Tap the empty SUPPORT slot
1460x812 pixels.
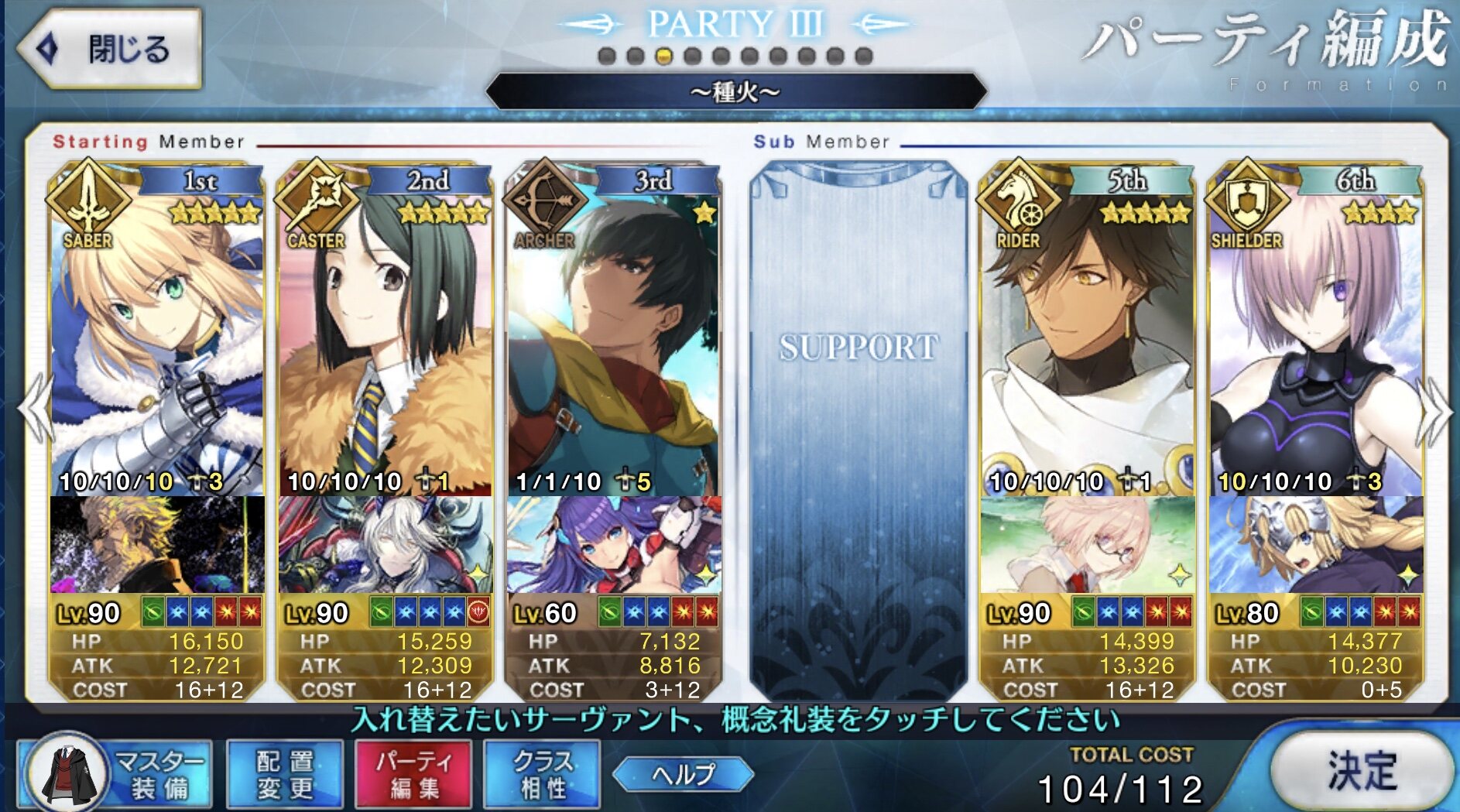click(x=858, y=426)
